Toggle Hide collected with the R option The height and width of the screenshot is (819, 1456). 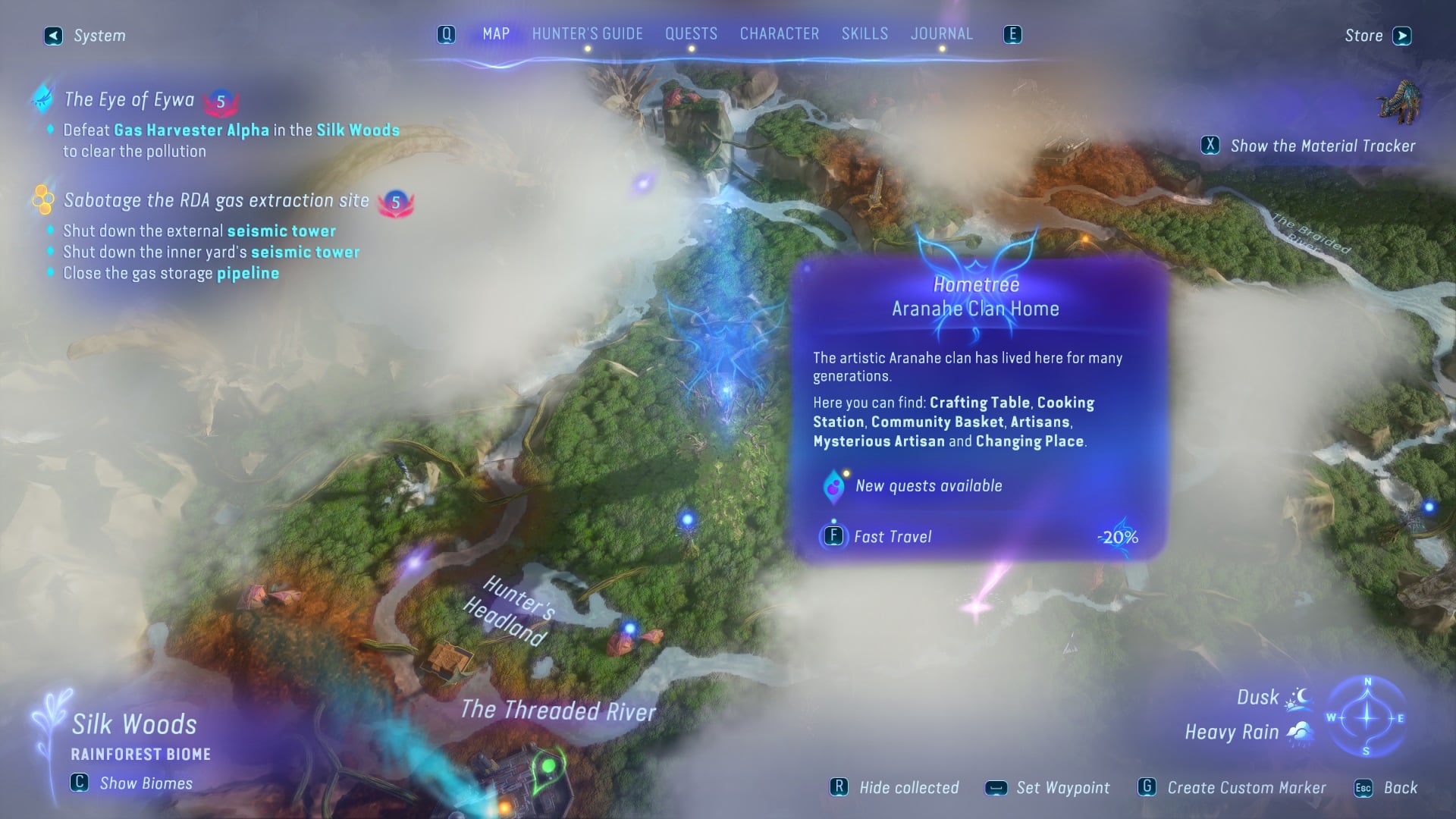point(839,787)
